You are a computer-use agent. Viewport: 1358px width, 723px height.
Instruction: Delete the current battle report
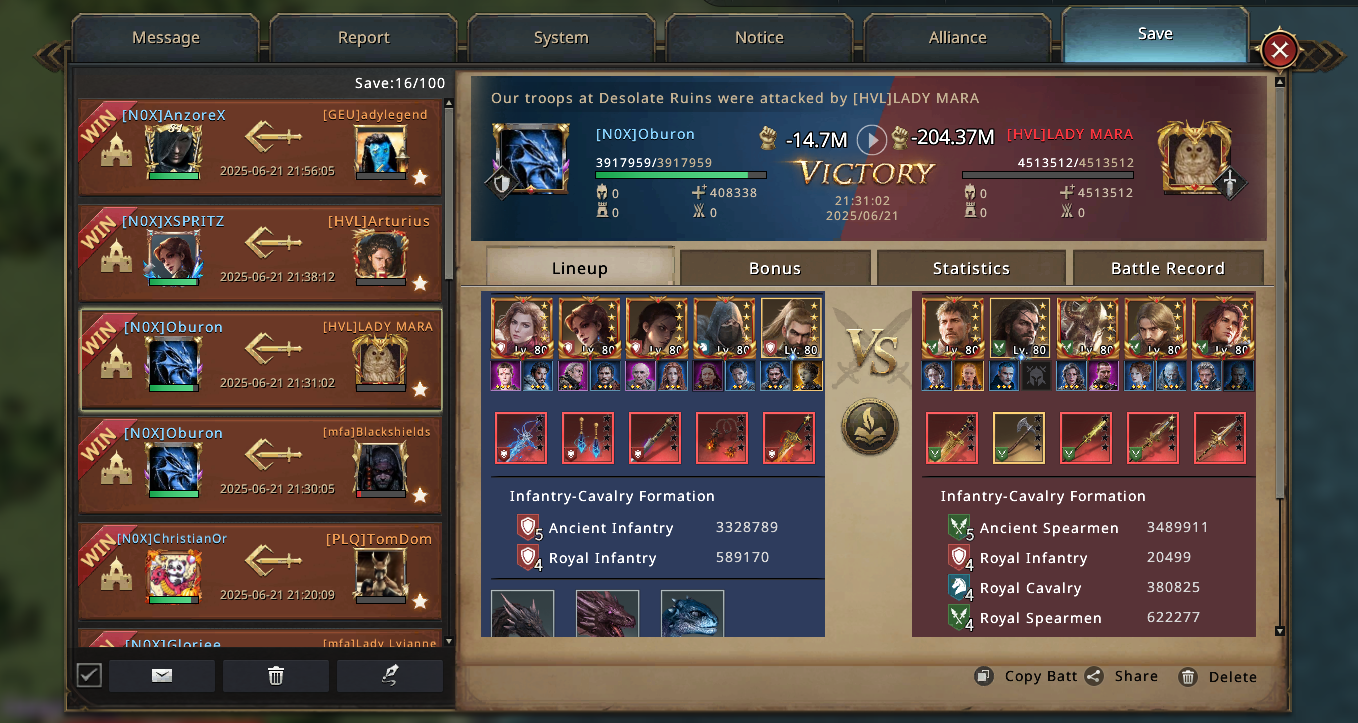point(1218,677)
